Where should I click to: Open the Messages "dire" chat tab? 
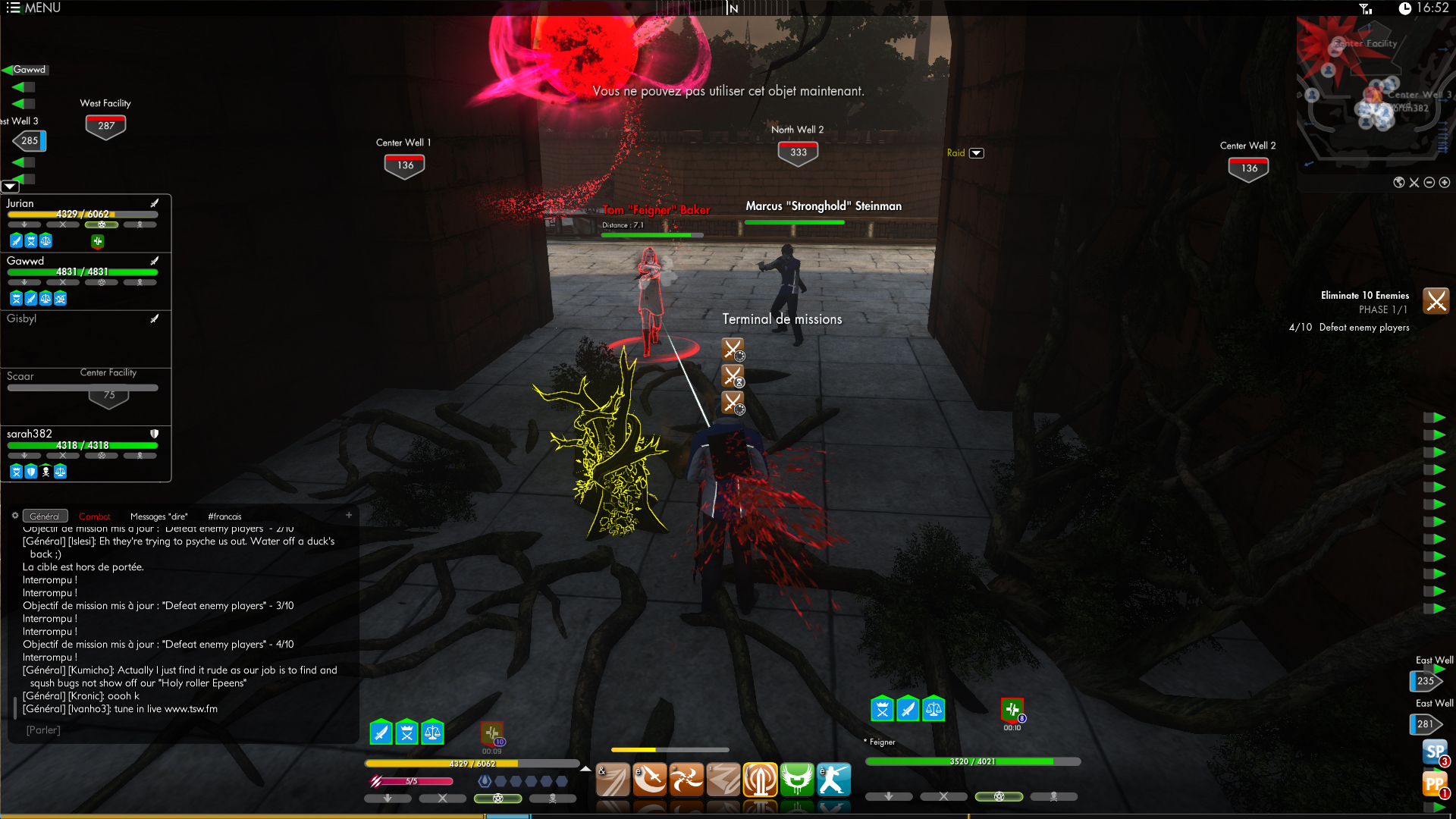158,516
